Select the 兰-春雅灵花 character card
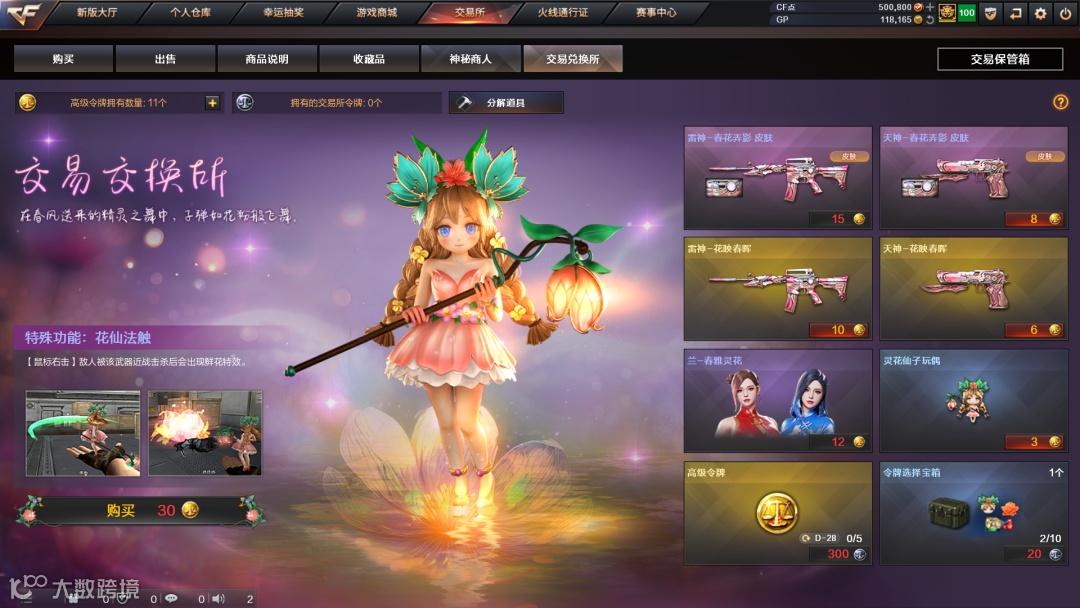The image size is (1080, 608). pos(777,400)
